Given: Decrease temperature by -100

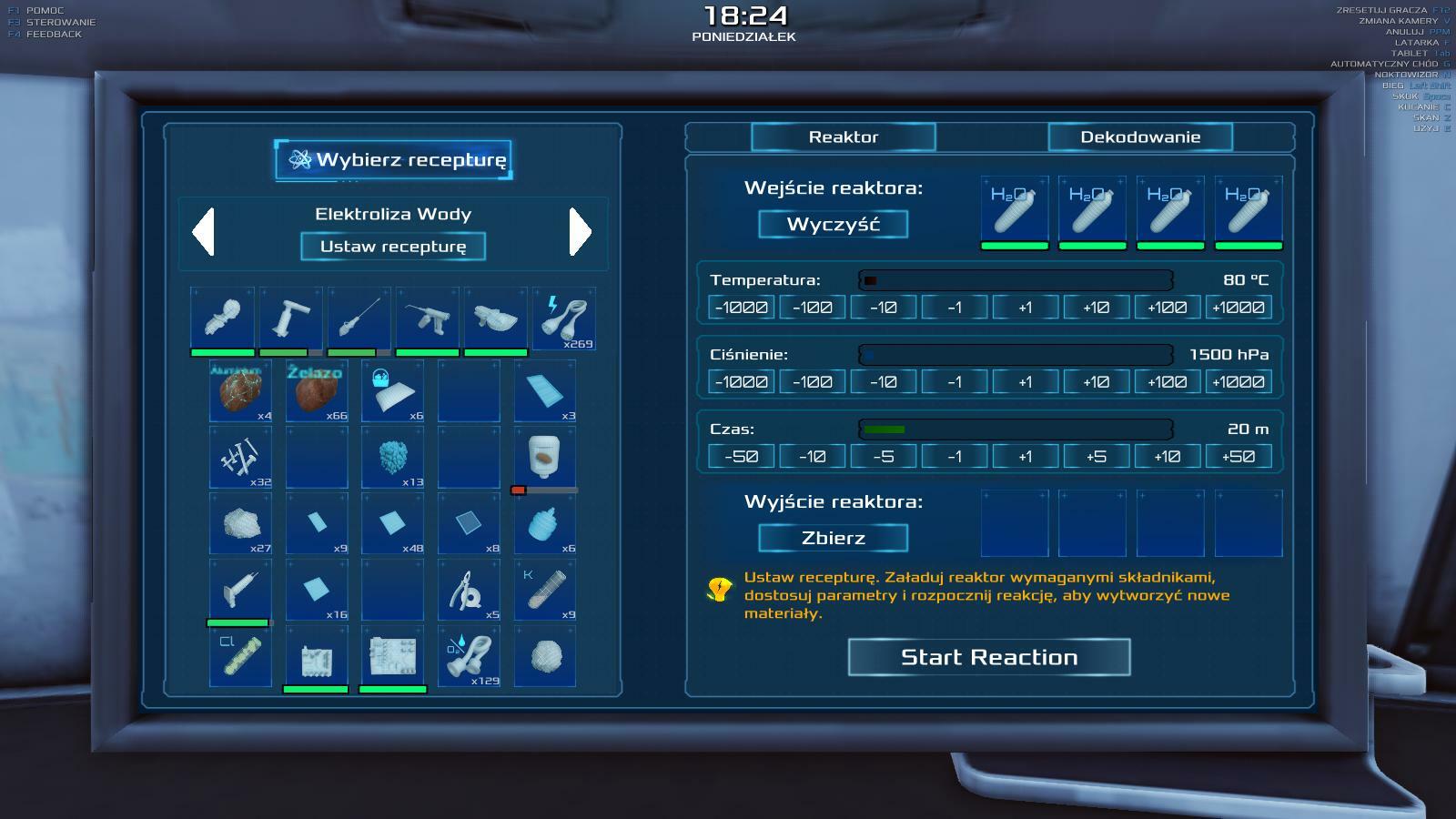Looking at the screenshot, I should (812, 308).
